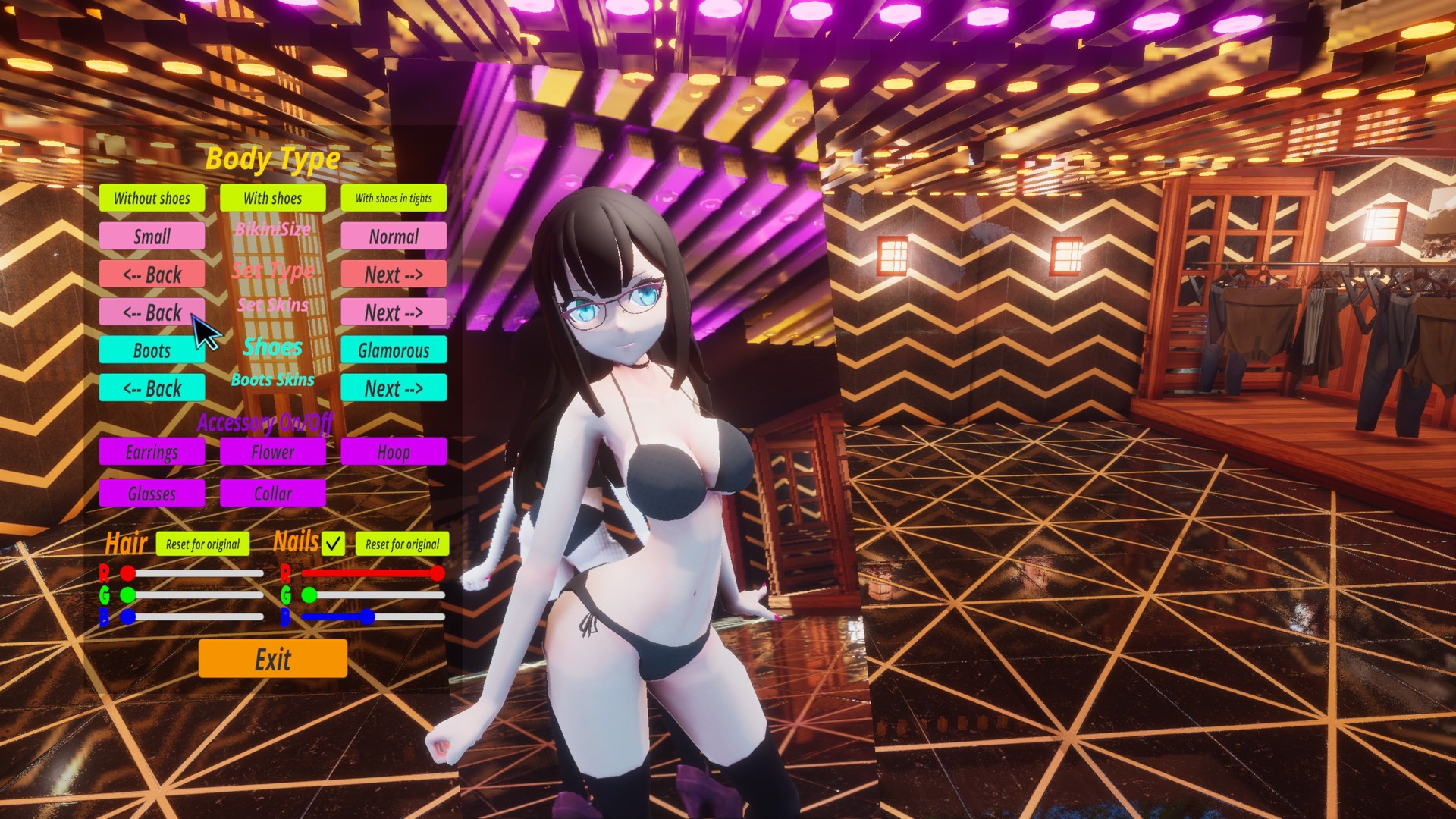
Task: Select the 'Without shoes' body type
Action: [x=151, y=199]
